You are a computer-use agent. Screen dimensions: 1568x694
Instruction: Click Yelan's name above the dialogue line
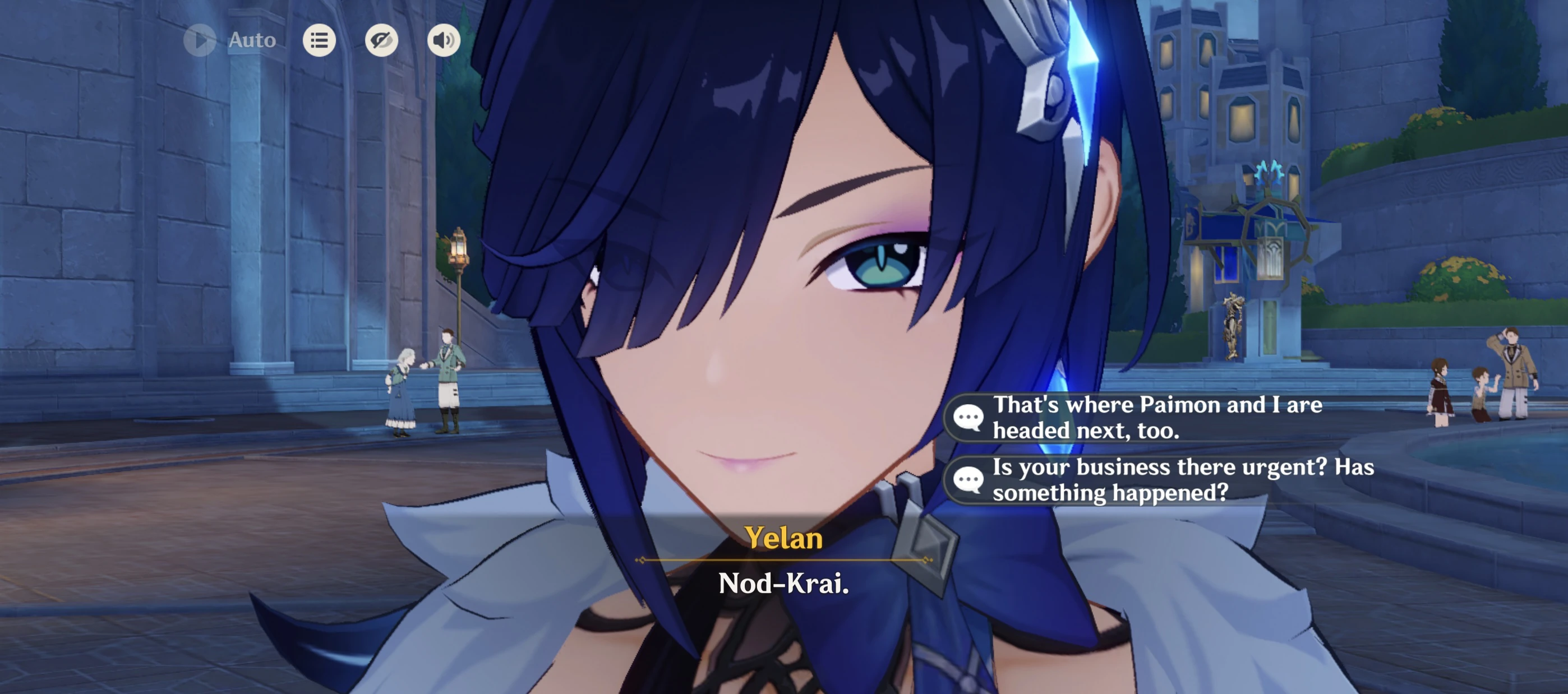click(x=784, y=538)
